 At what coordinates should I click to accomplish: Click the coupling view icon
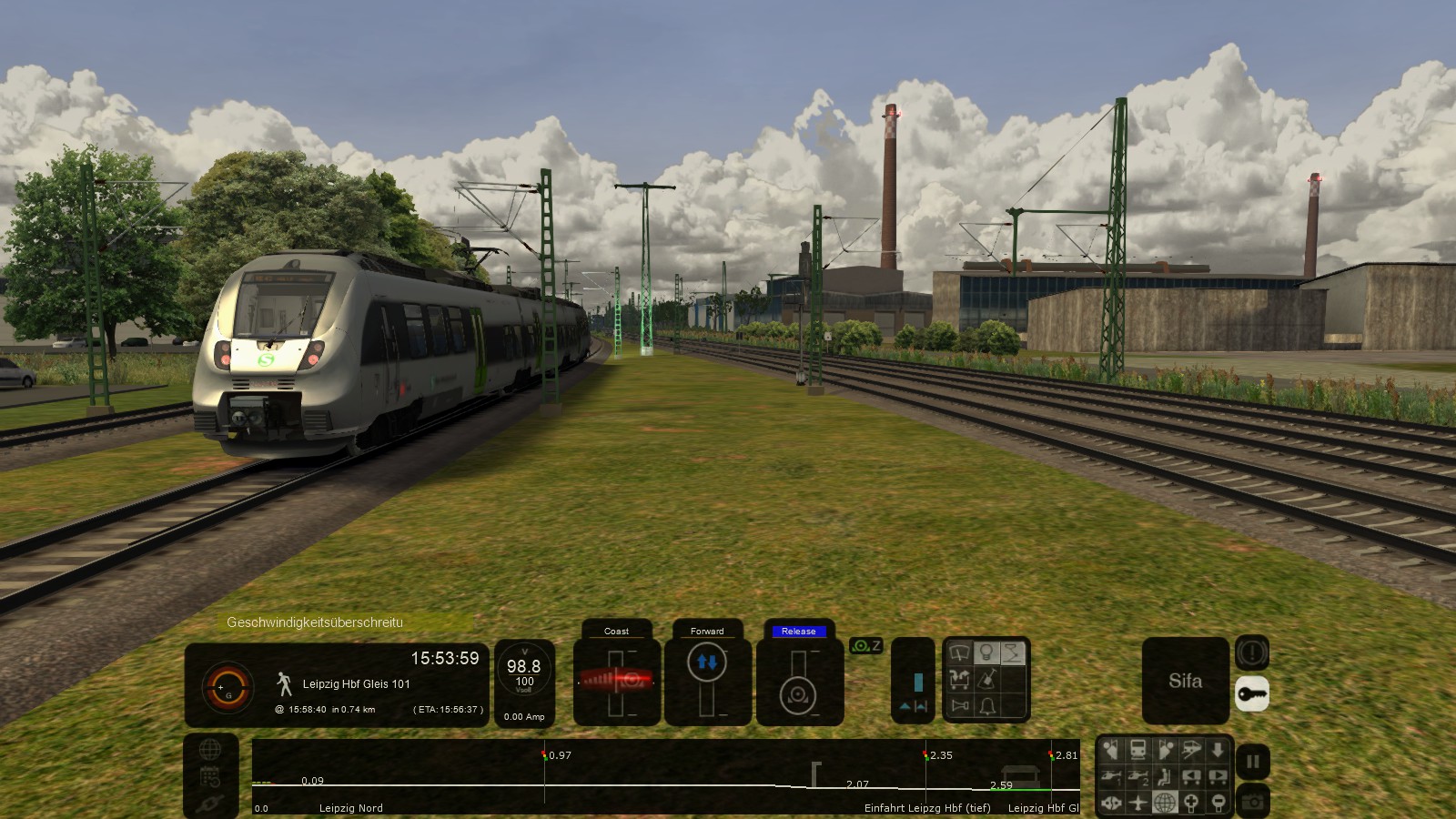click(1111, 803)
